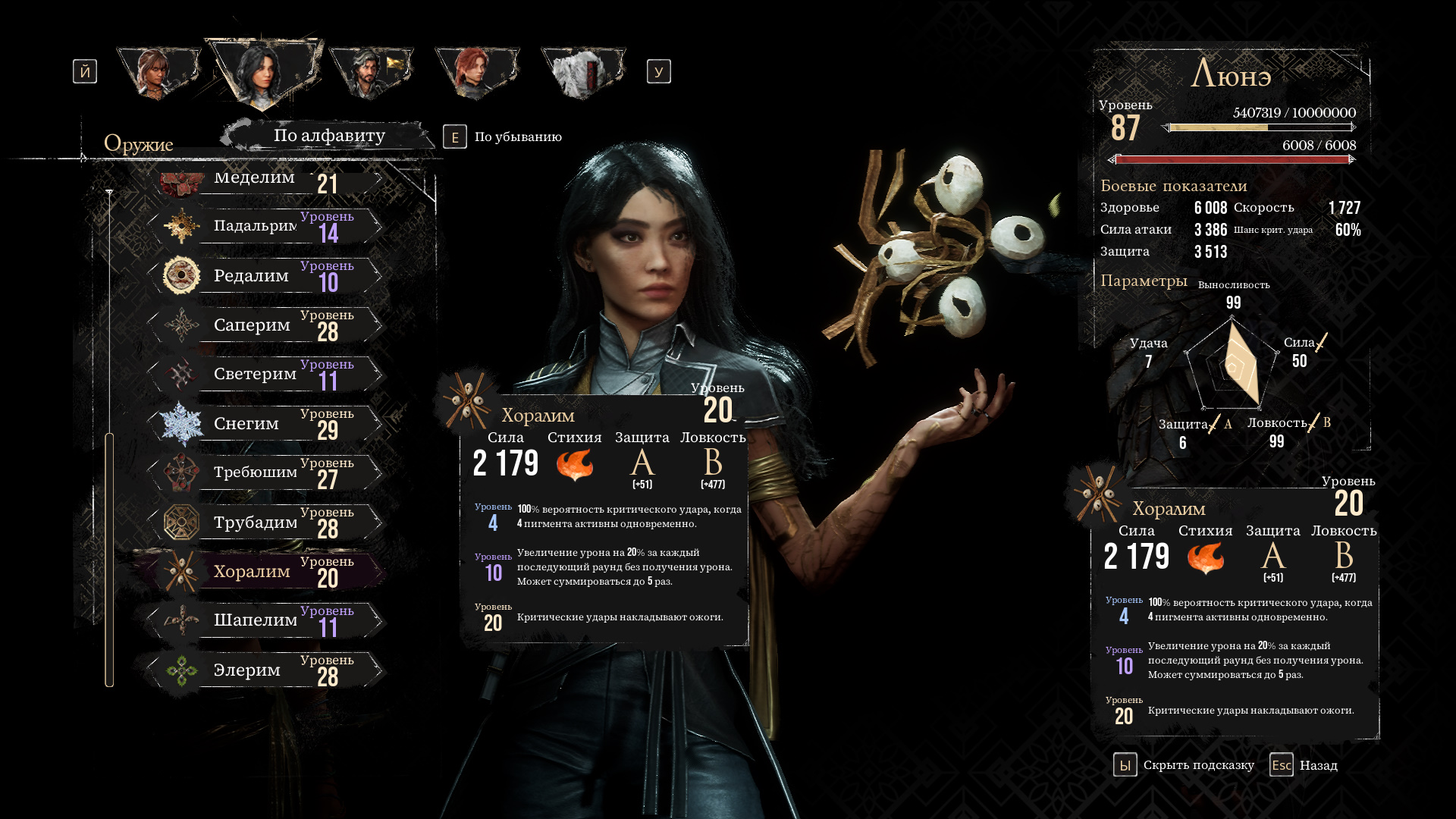Choose the Падальрим weapon
Viewport: 1456px width, 819px height.
click(258, 226)
